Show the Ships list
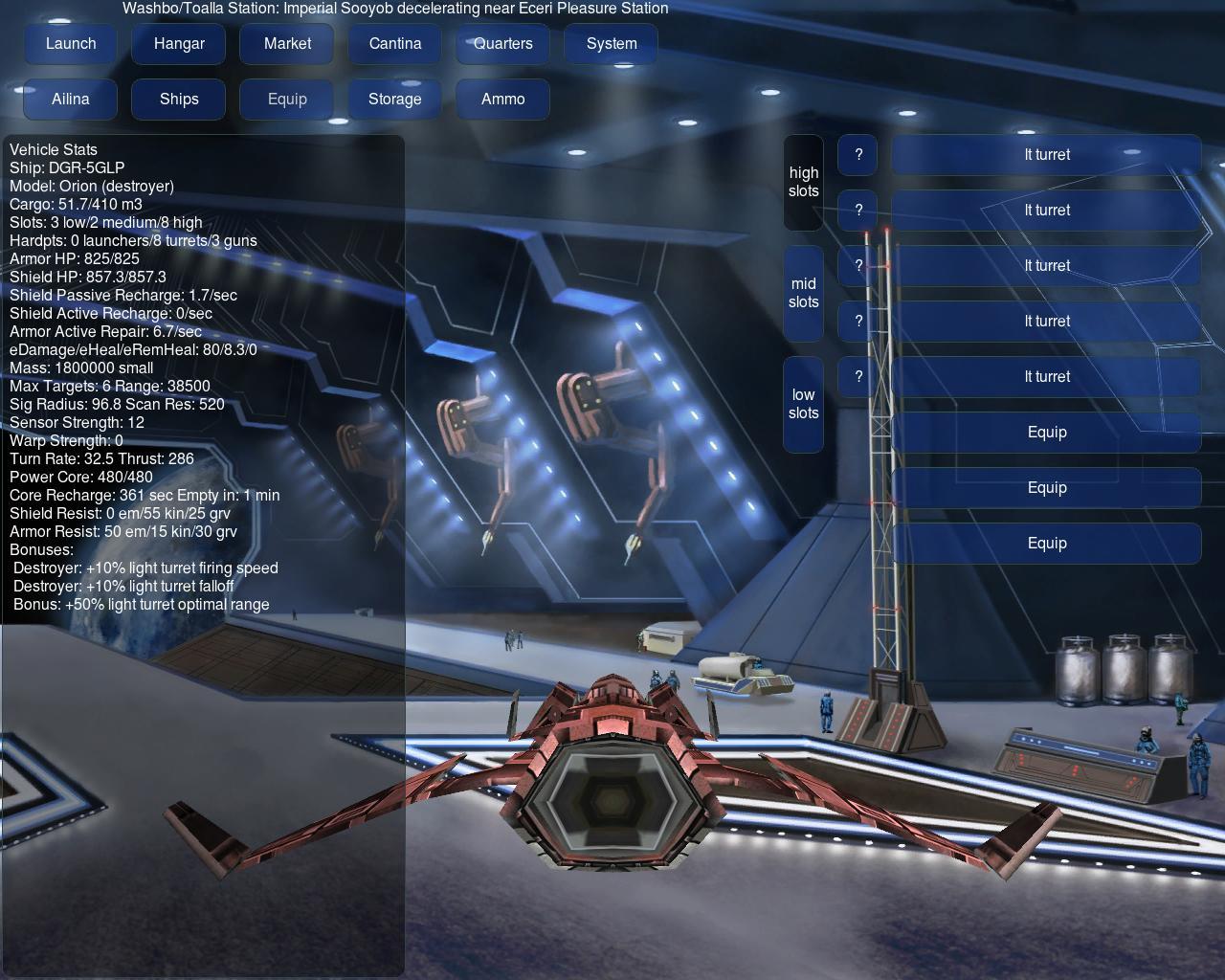Viewport: 1225px width, 980px height. tap(179, 100)
